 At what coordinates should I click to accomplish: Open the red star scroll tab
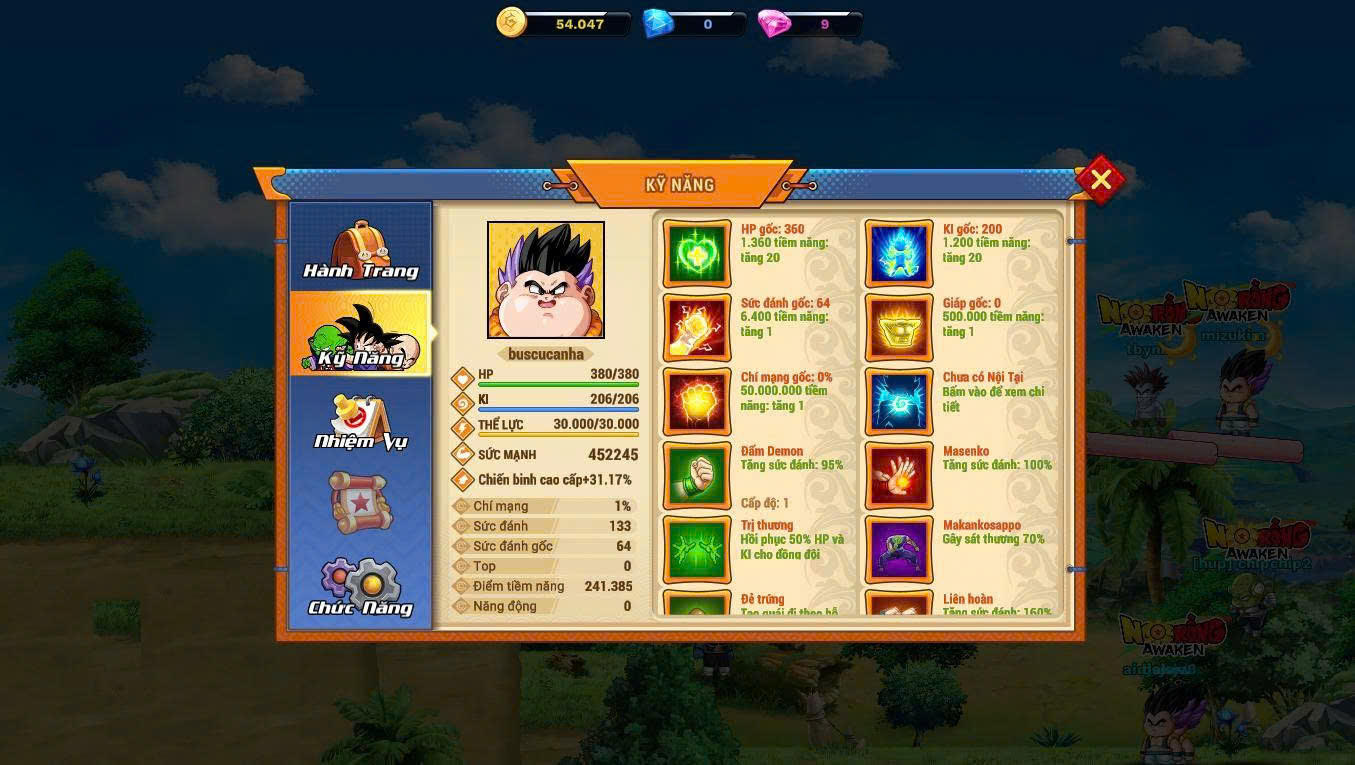[x=360, y=502]
